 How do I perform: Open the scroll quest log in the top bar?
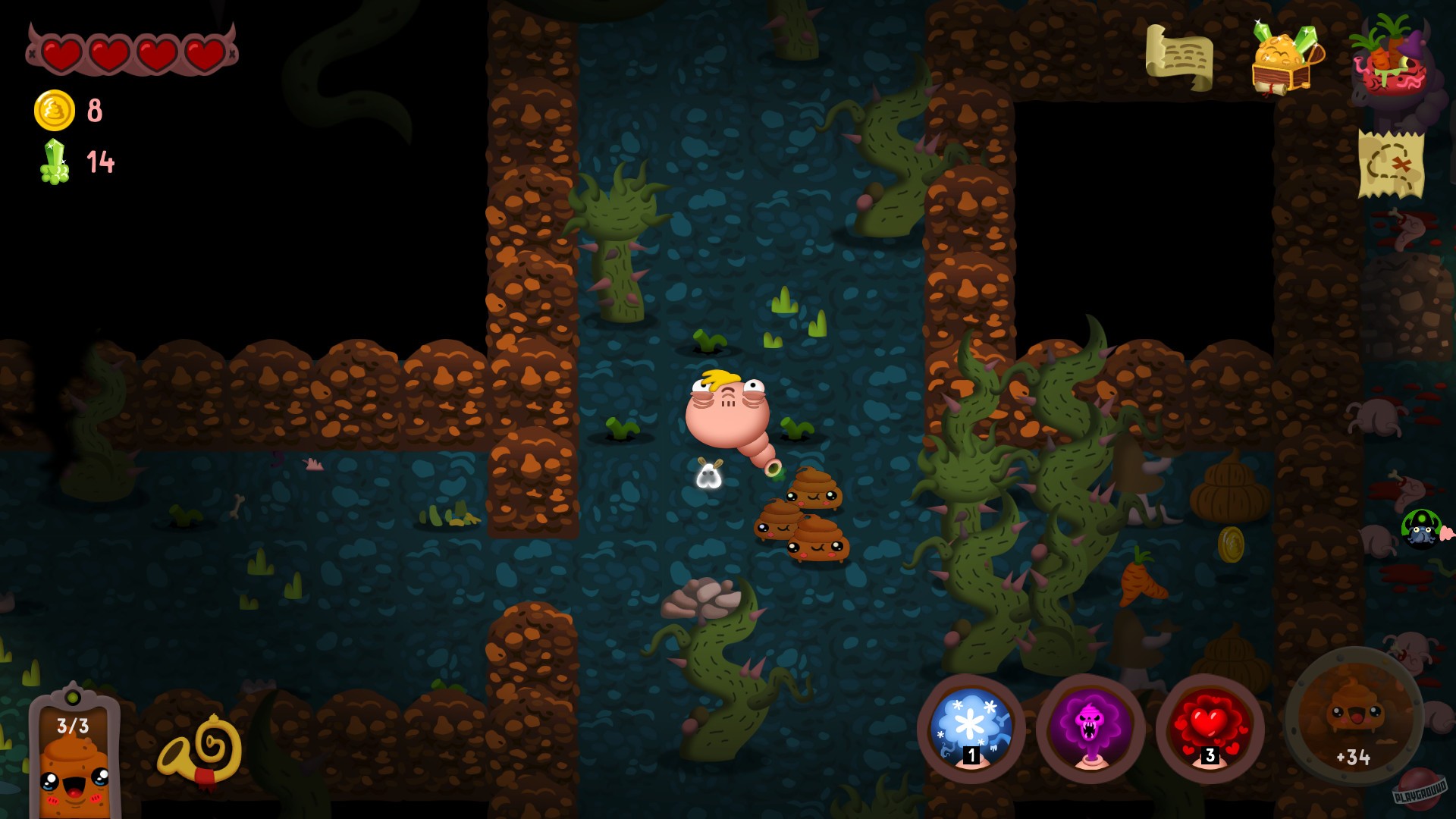tap(1181, 55)
